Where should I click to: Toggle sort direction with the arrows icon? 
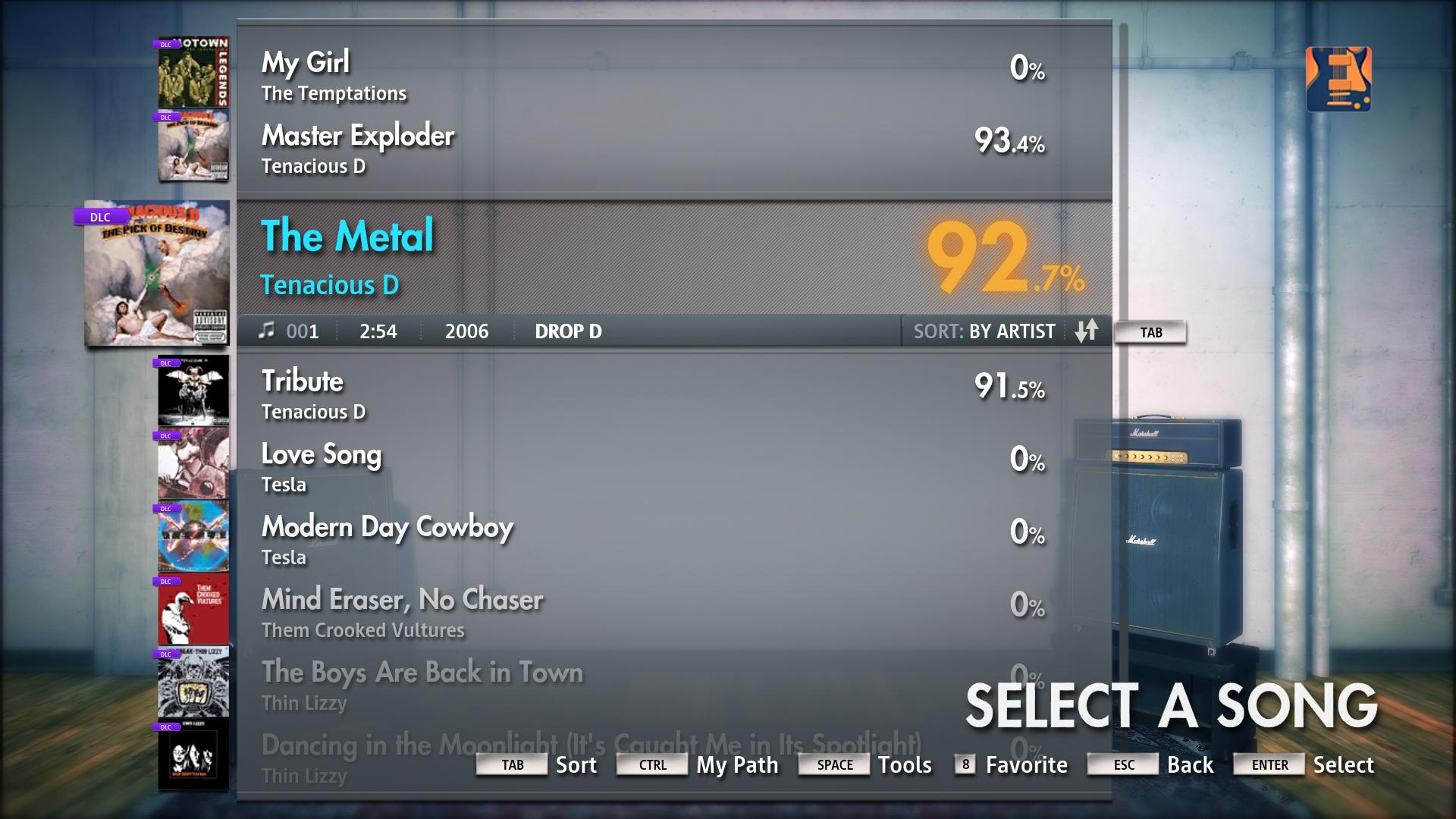point(1087,331)
